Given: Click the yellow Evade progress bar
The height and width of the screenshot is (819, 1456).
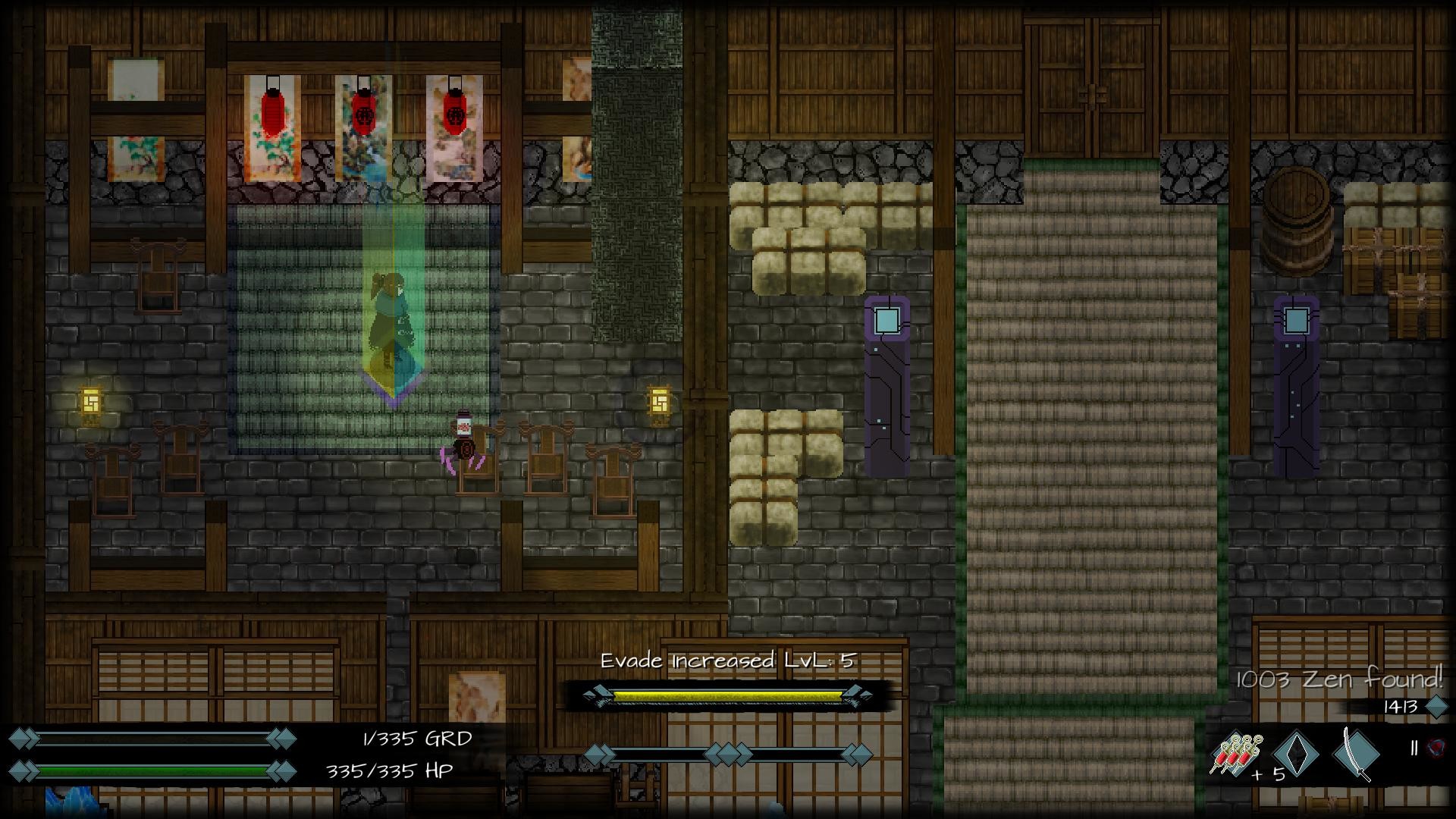Looking at the screenshot, I should tap(726, 694).
